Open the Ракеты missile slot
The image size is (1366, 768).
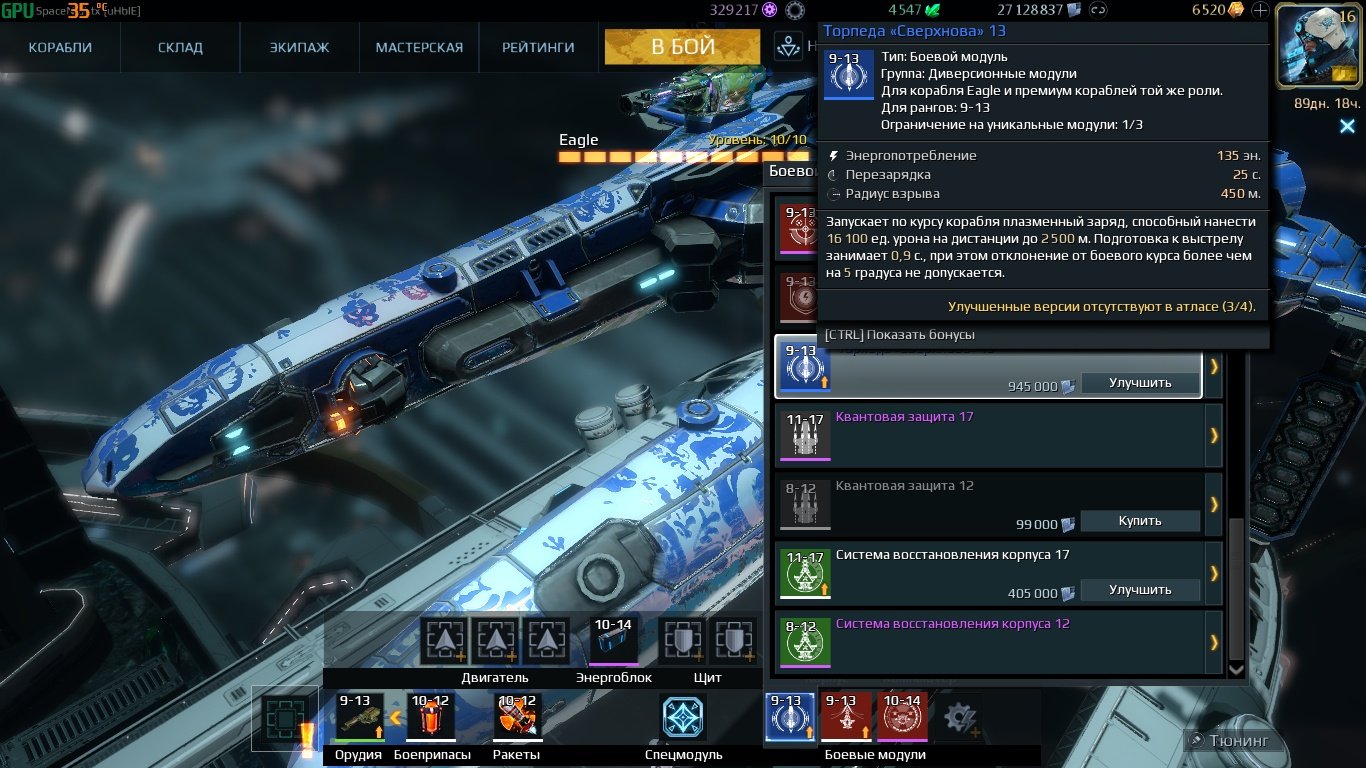click(x=517, y=716)
